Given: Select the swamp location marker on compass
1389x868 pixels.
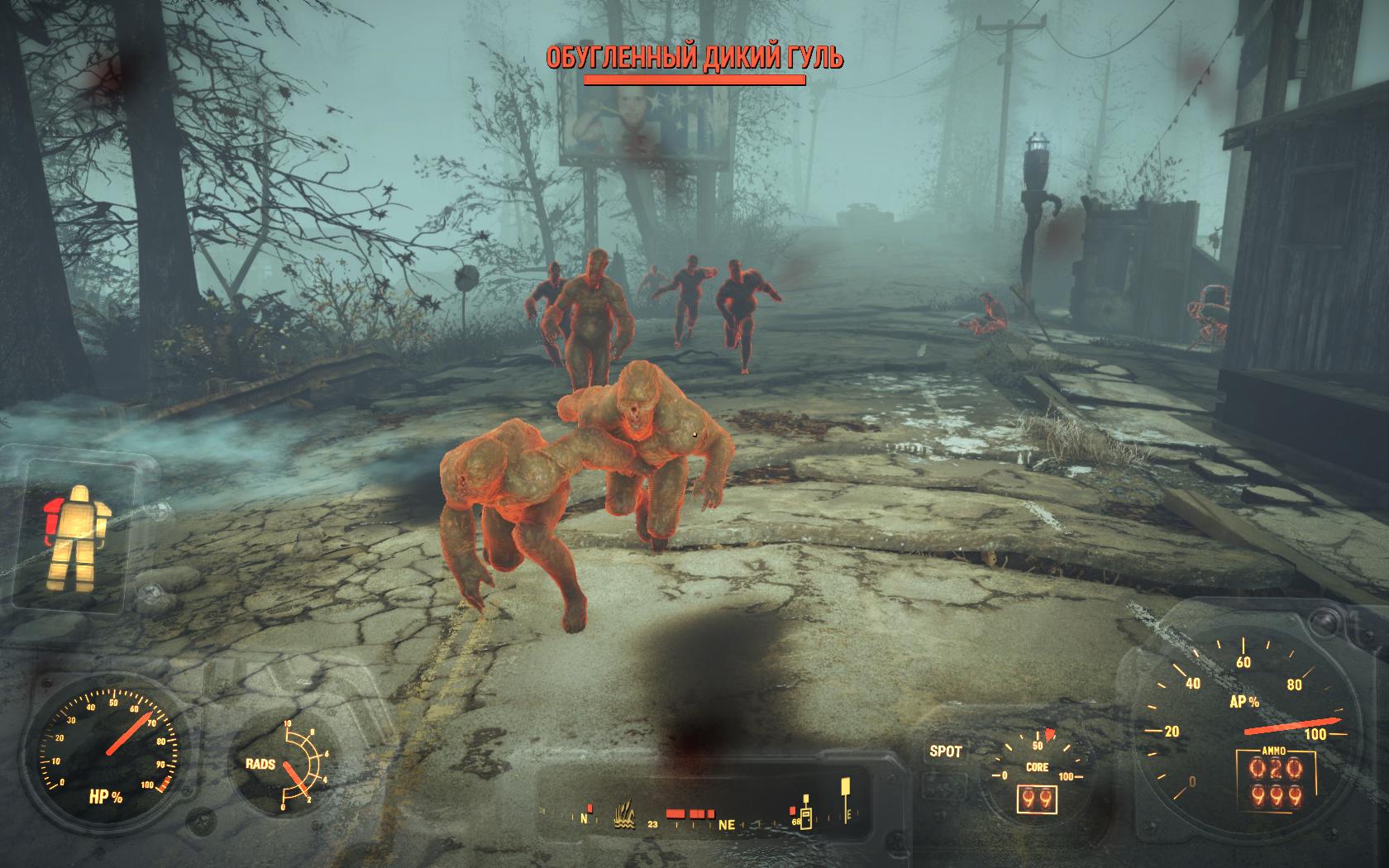Looking at the screenshot, I should click(626, 818).
